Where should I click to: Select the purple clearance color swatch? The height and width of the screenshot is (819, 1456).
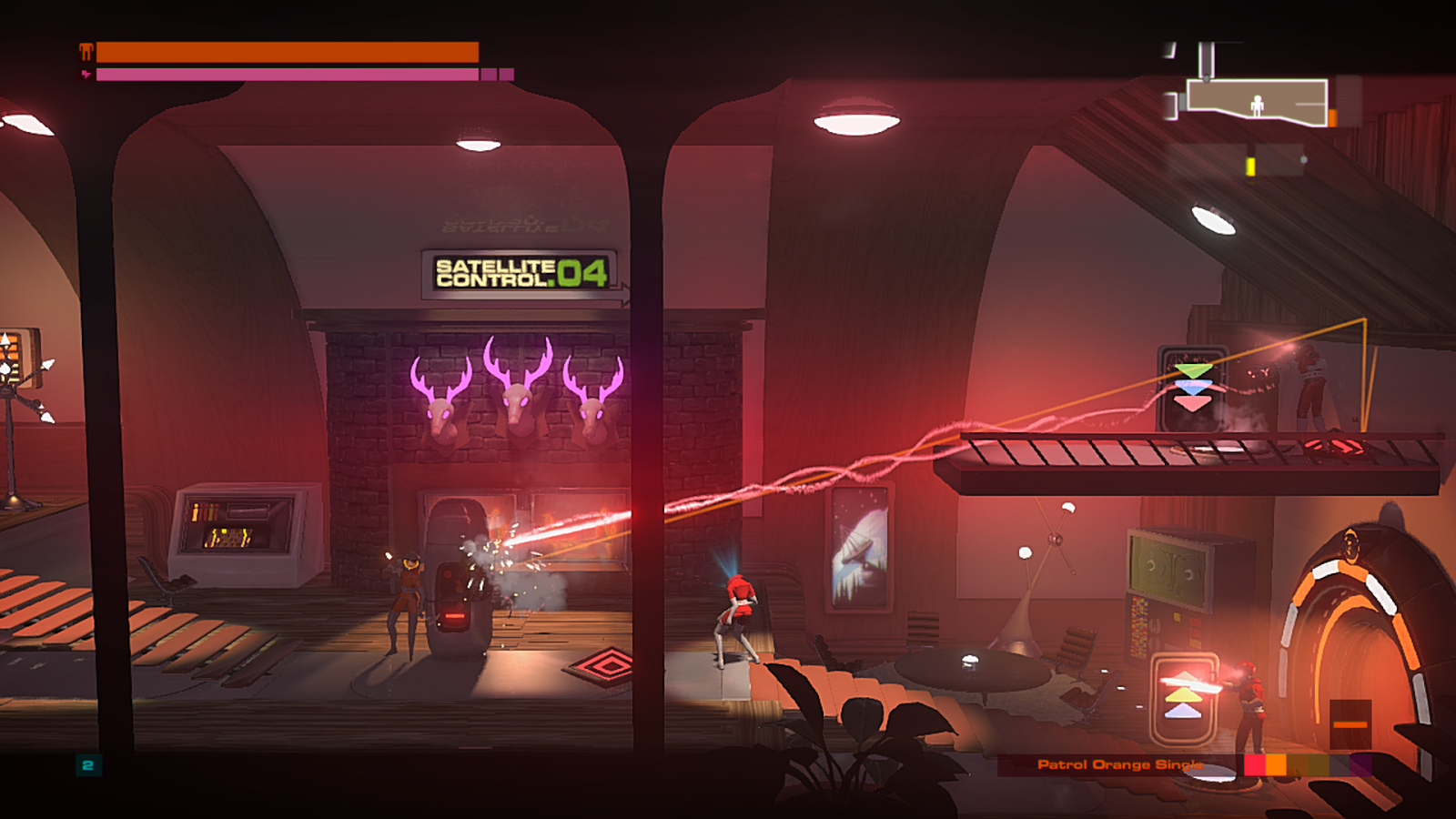pos(1360,764)
